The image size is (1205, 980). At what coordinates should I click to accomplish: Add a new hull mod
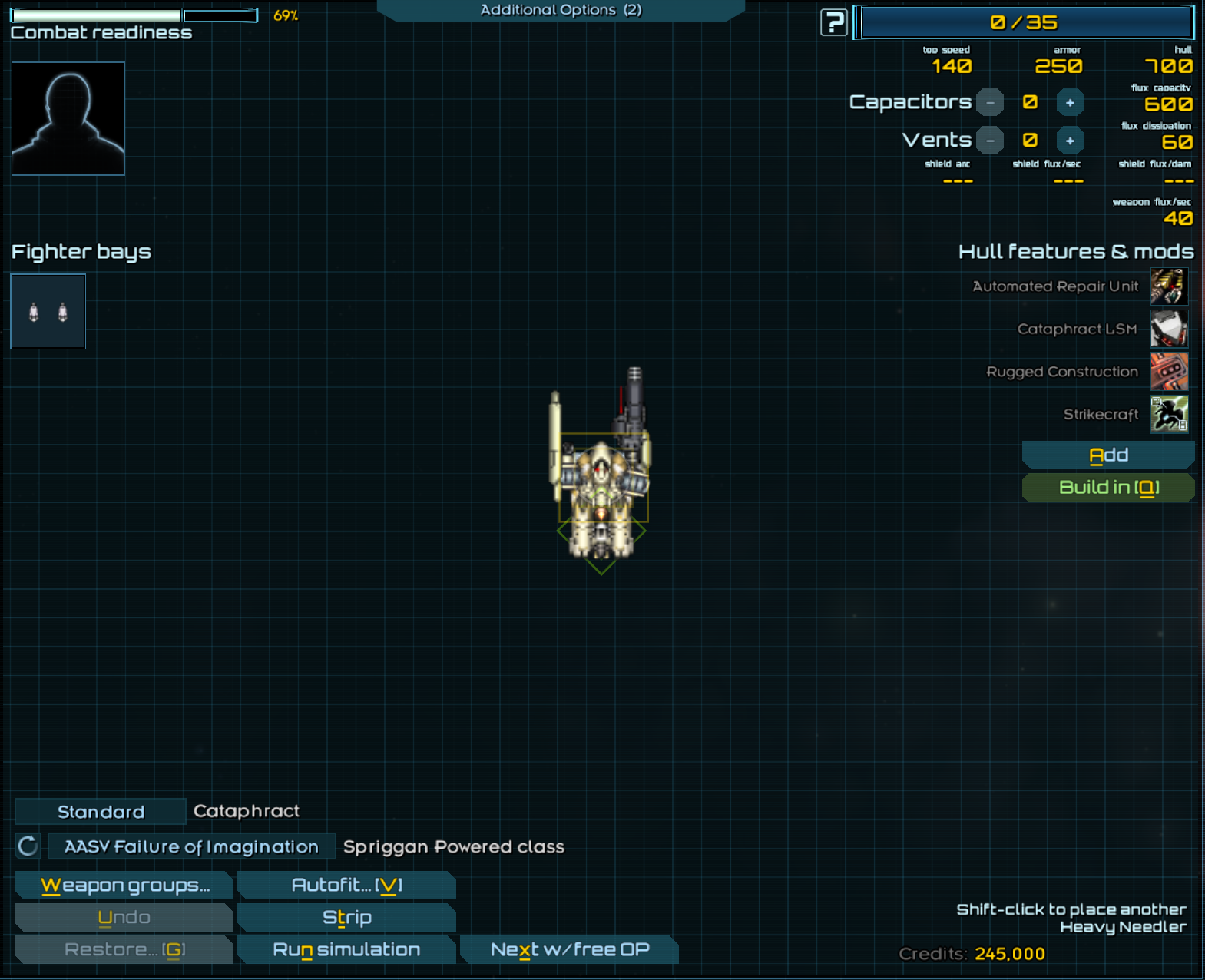pyautogui.click(x=1107, y=455)
